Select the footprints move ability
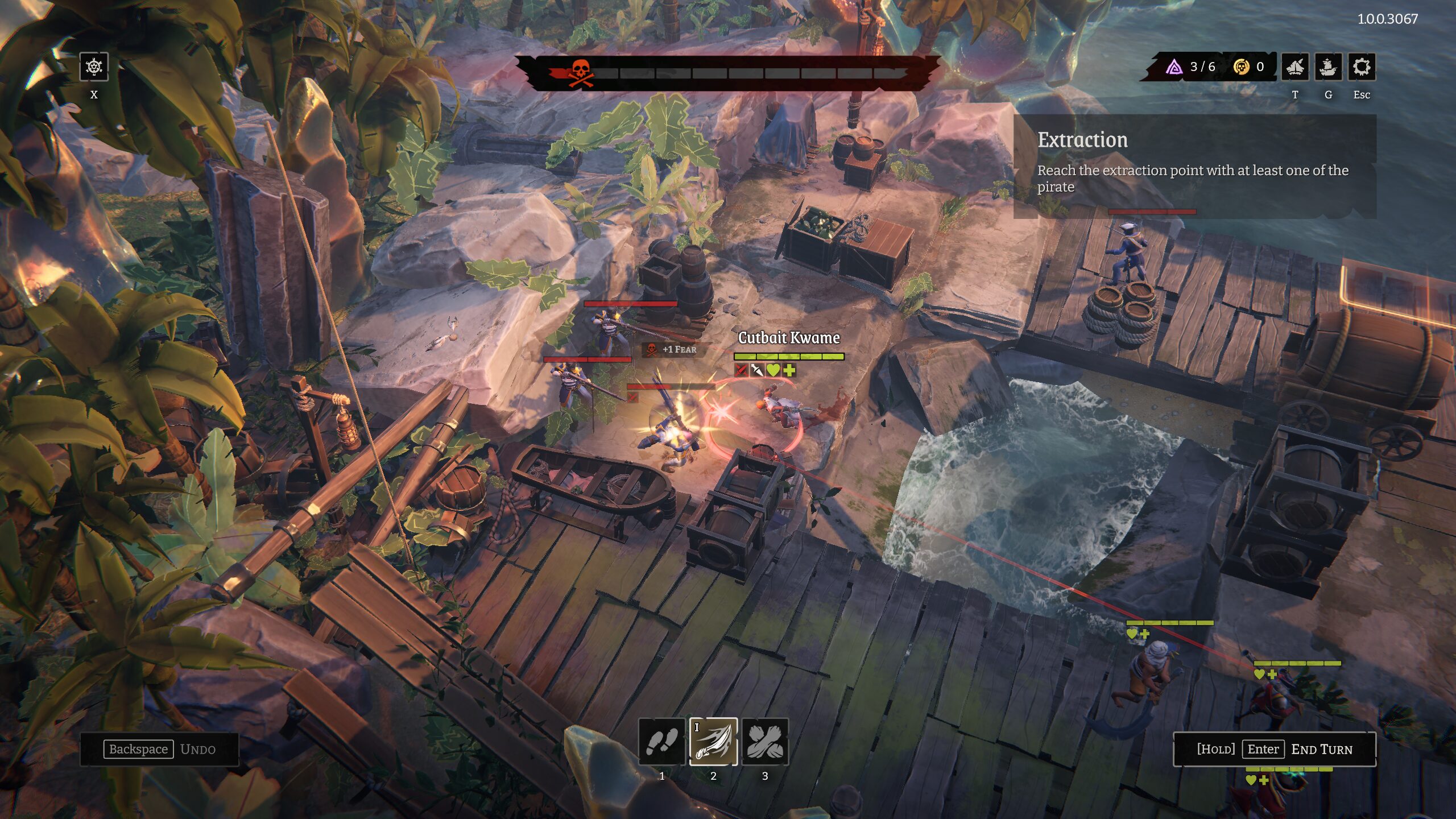 pyautogui.click(x=661, y=742)
